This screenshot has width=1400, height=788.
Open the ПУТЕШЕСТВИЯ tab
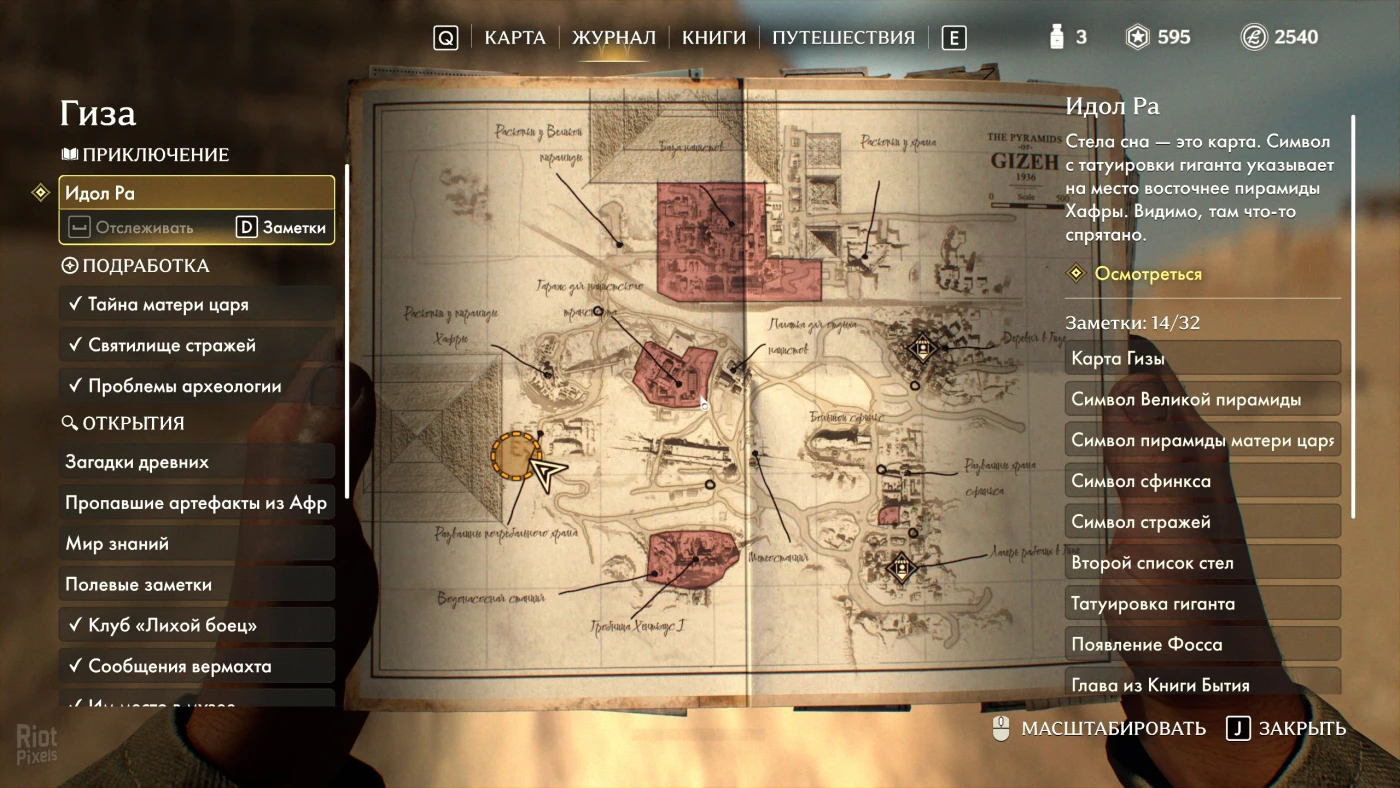click(843, 38)
